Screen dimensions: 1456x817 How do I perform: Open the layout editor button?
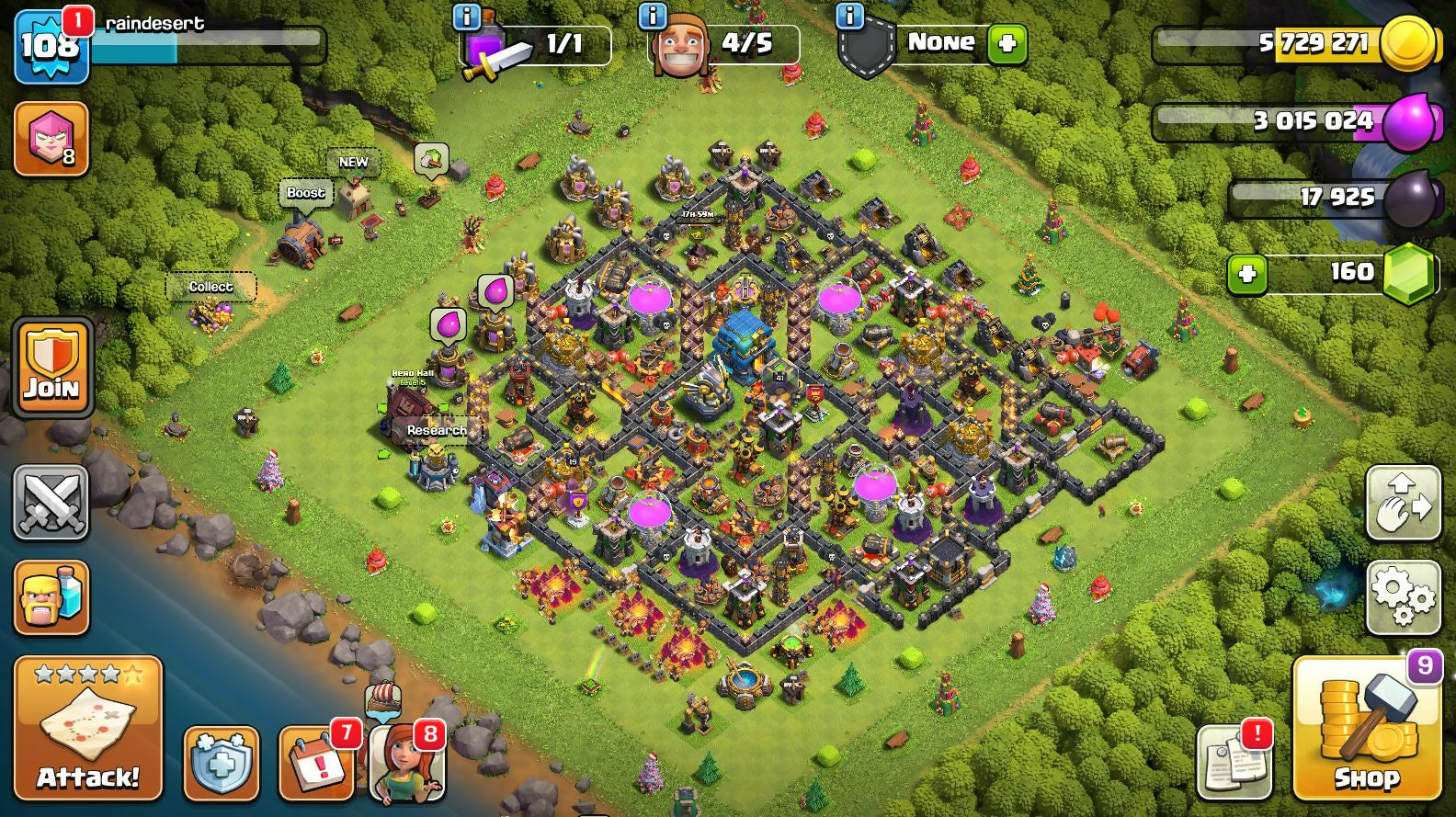(1403, 502)
